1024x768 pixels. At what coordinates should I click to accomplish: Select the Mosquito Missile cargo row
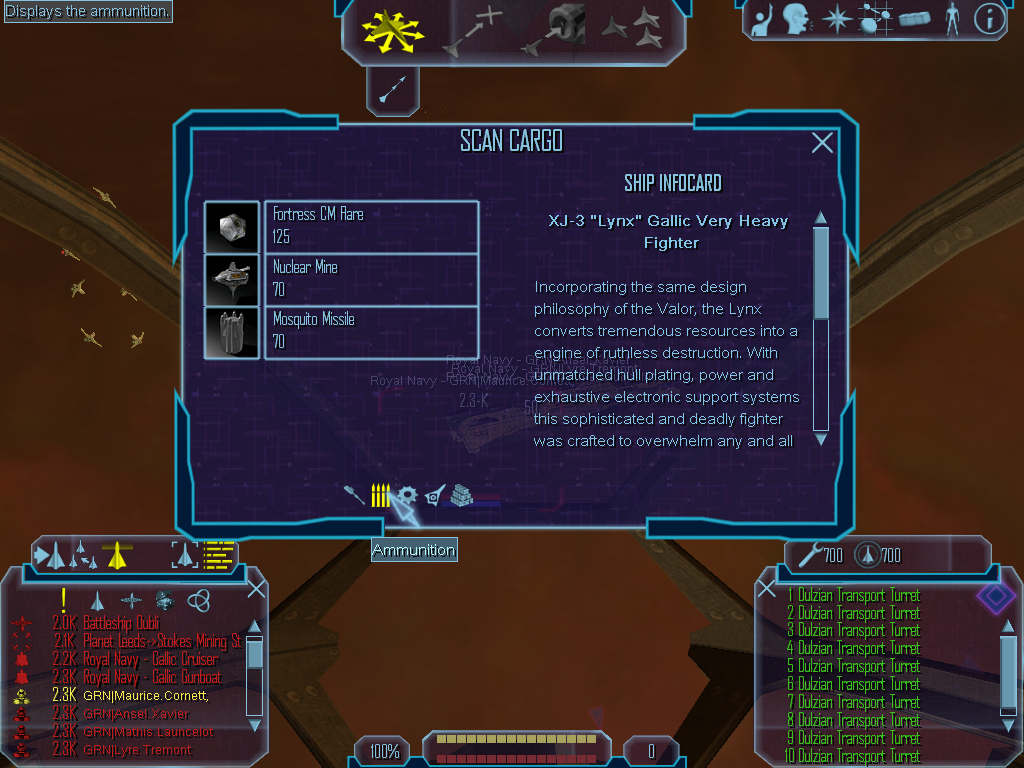(371, 332)
